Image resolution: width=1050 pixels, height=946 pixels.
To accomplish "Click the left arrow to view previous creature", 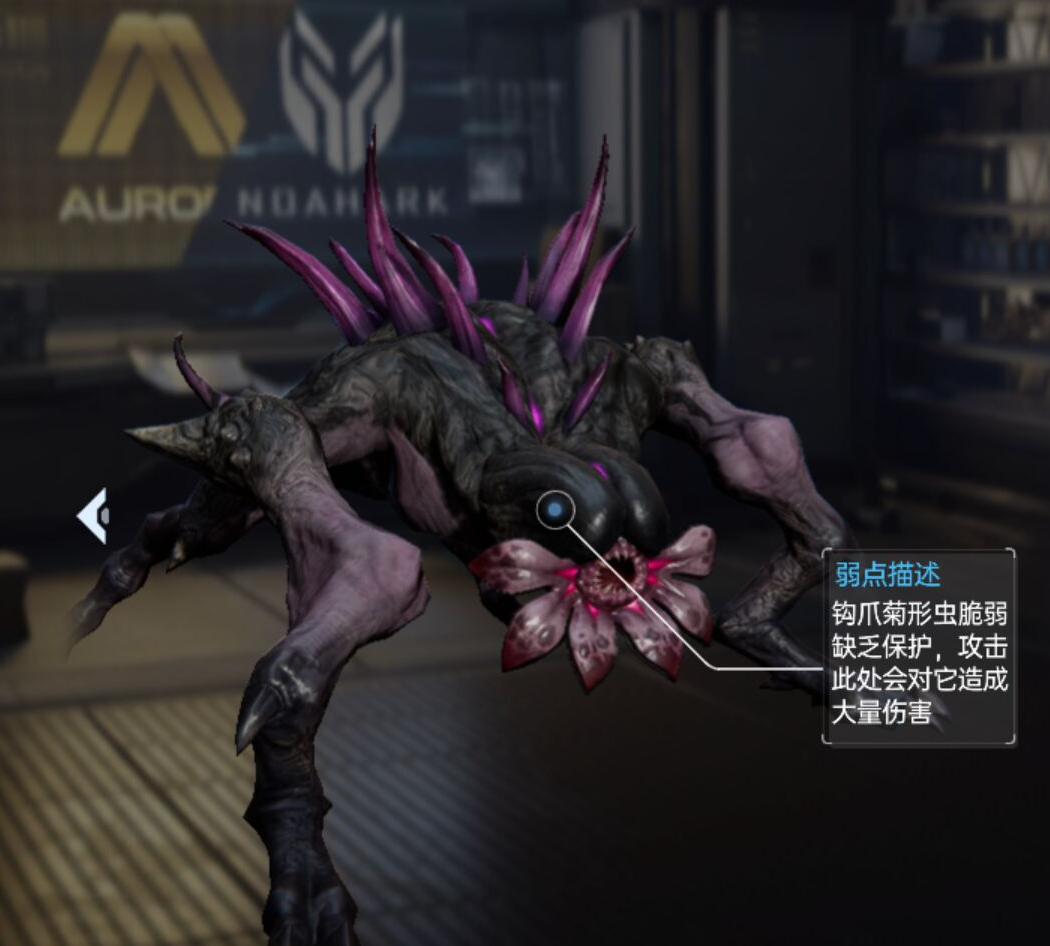I will (x=93, y=516).
